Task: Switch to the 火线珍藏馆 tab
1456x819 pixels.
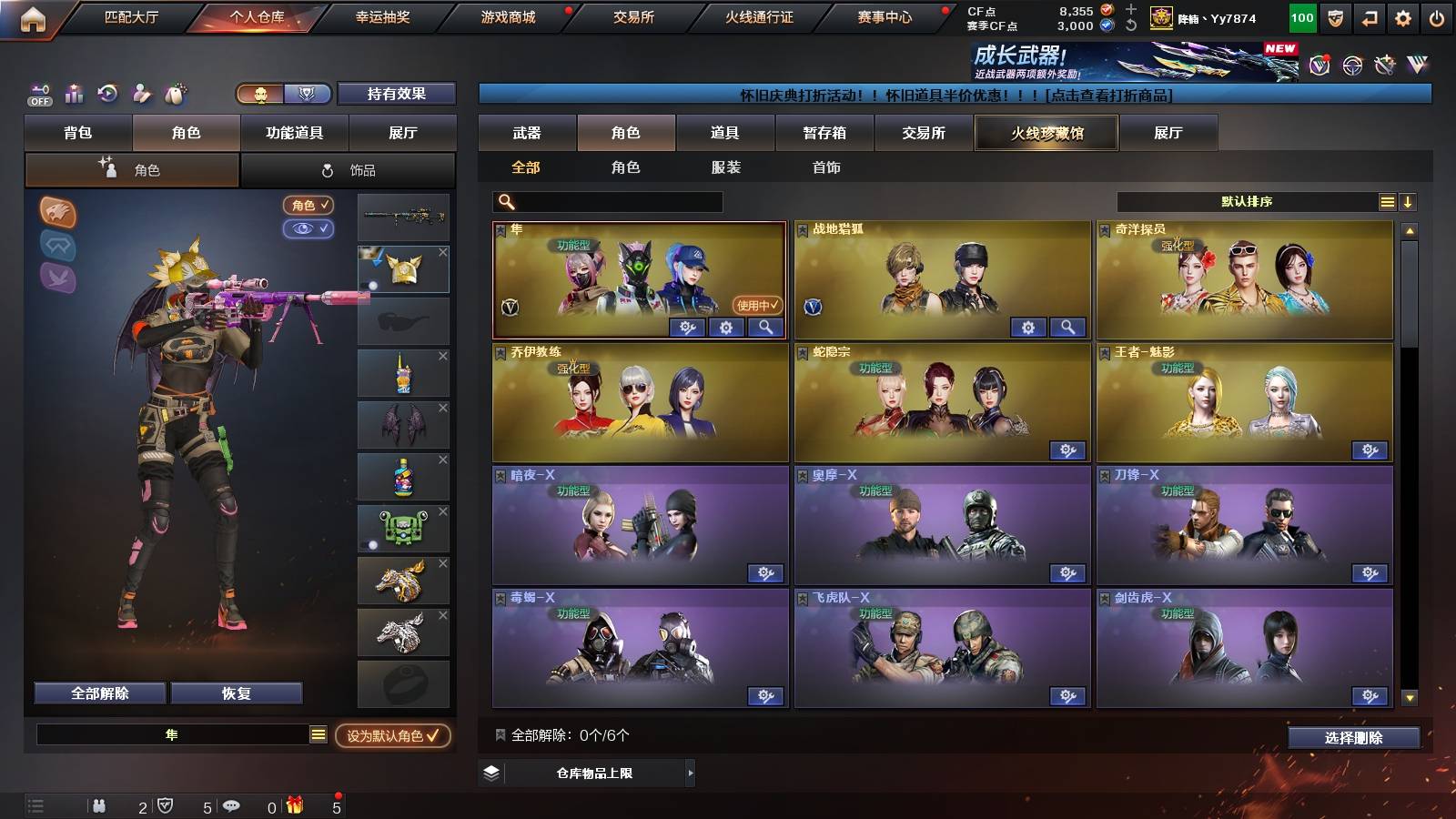Action: tap(1046, 133)
